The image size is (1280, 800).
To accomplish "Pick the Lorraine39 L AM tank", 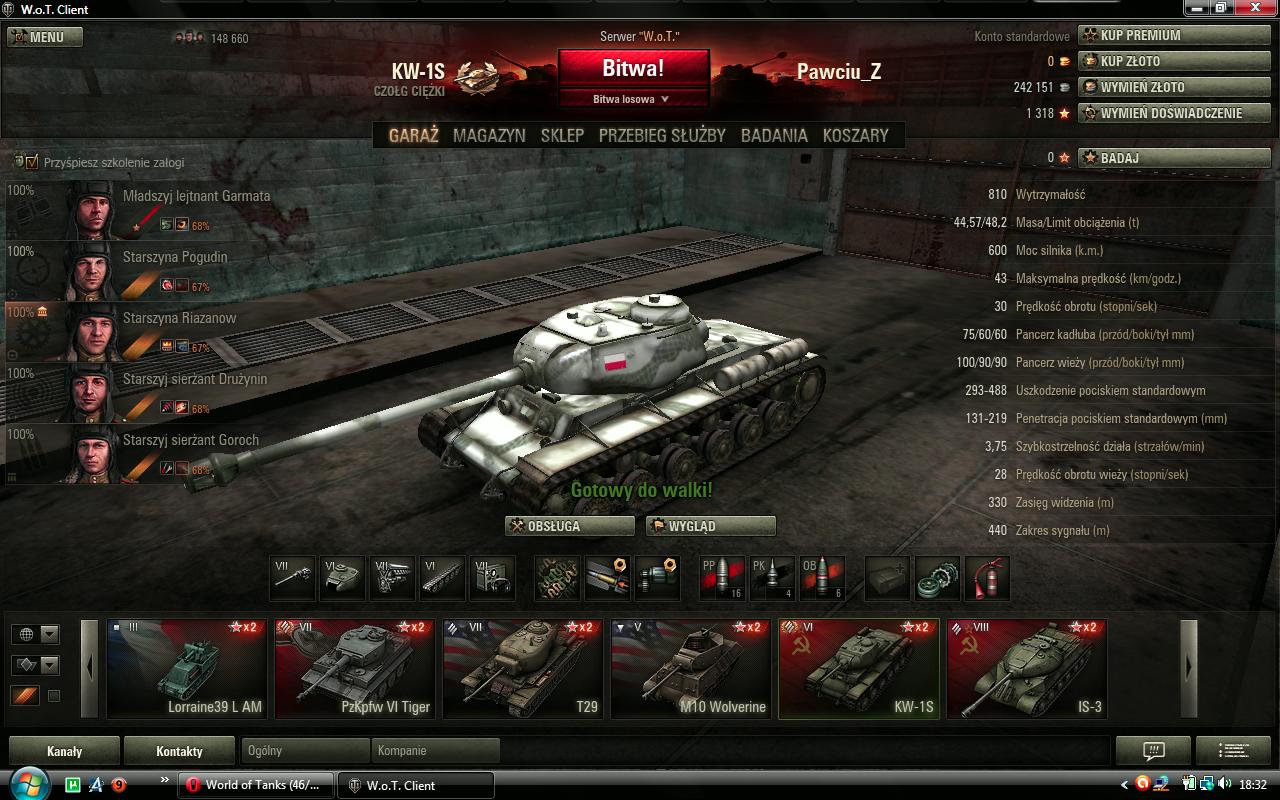I will [x=187, y=668].
